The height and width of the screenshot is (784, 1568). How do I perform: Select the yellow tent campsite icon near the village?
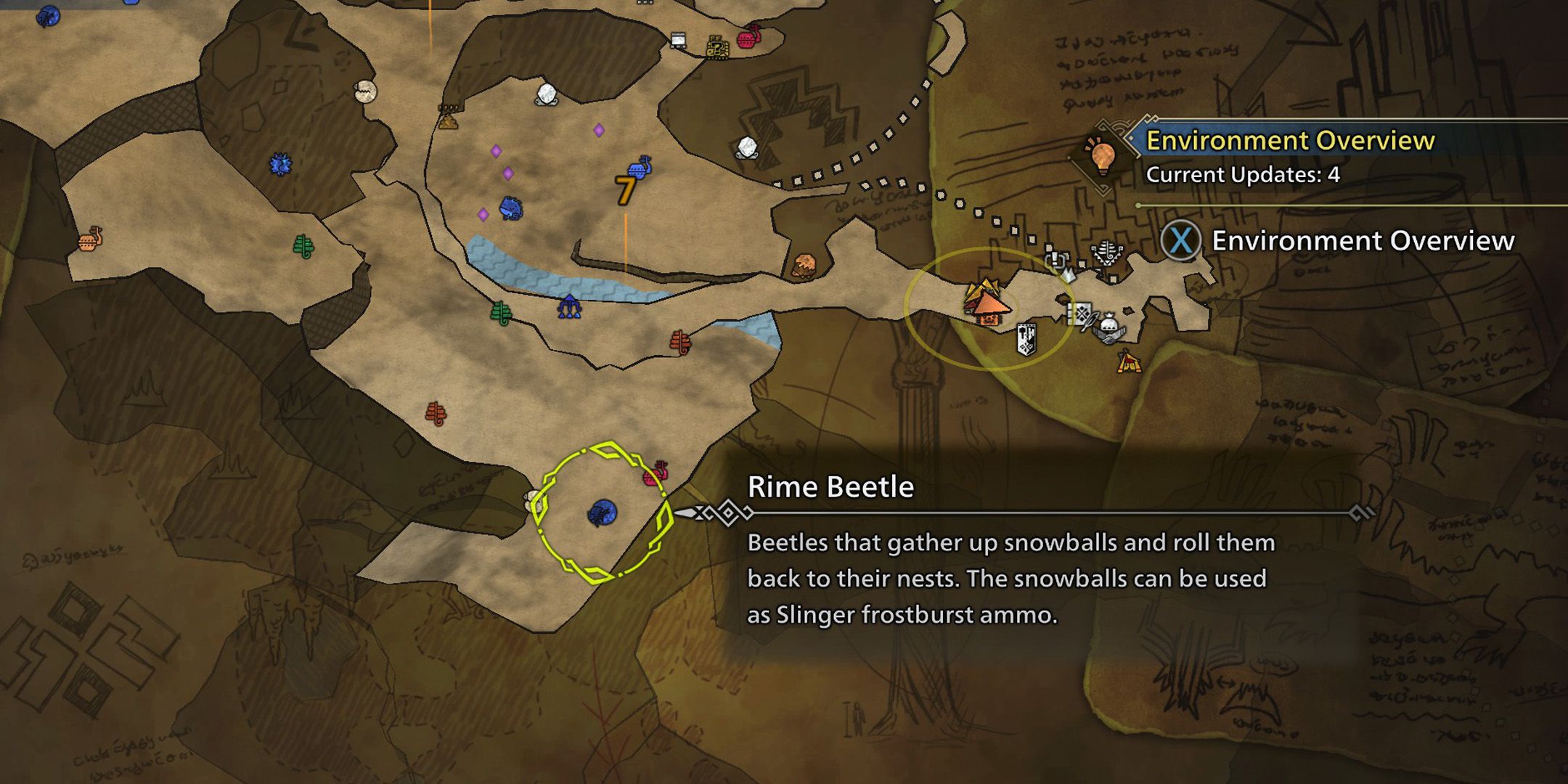[x=1129, y=363]
